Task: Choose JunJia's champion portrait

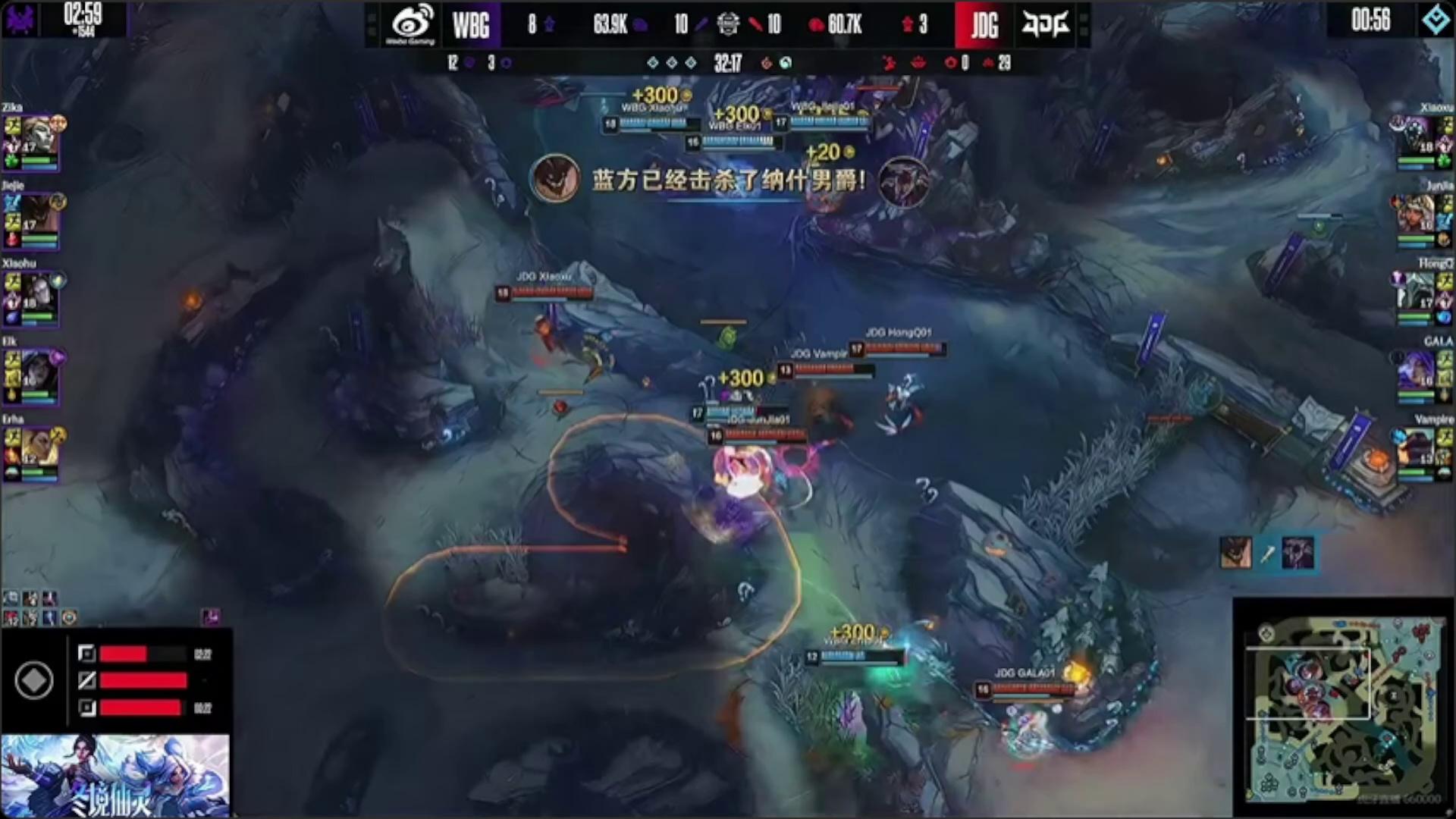Action: [x=1415, y=214]
